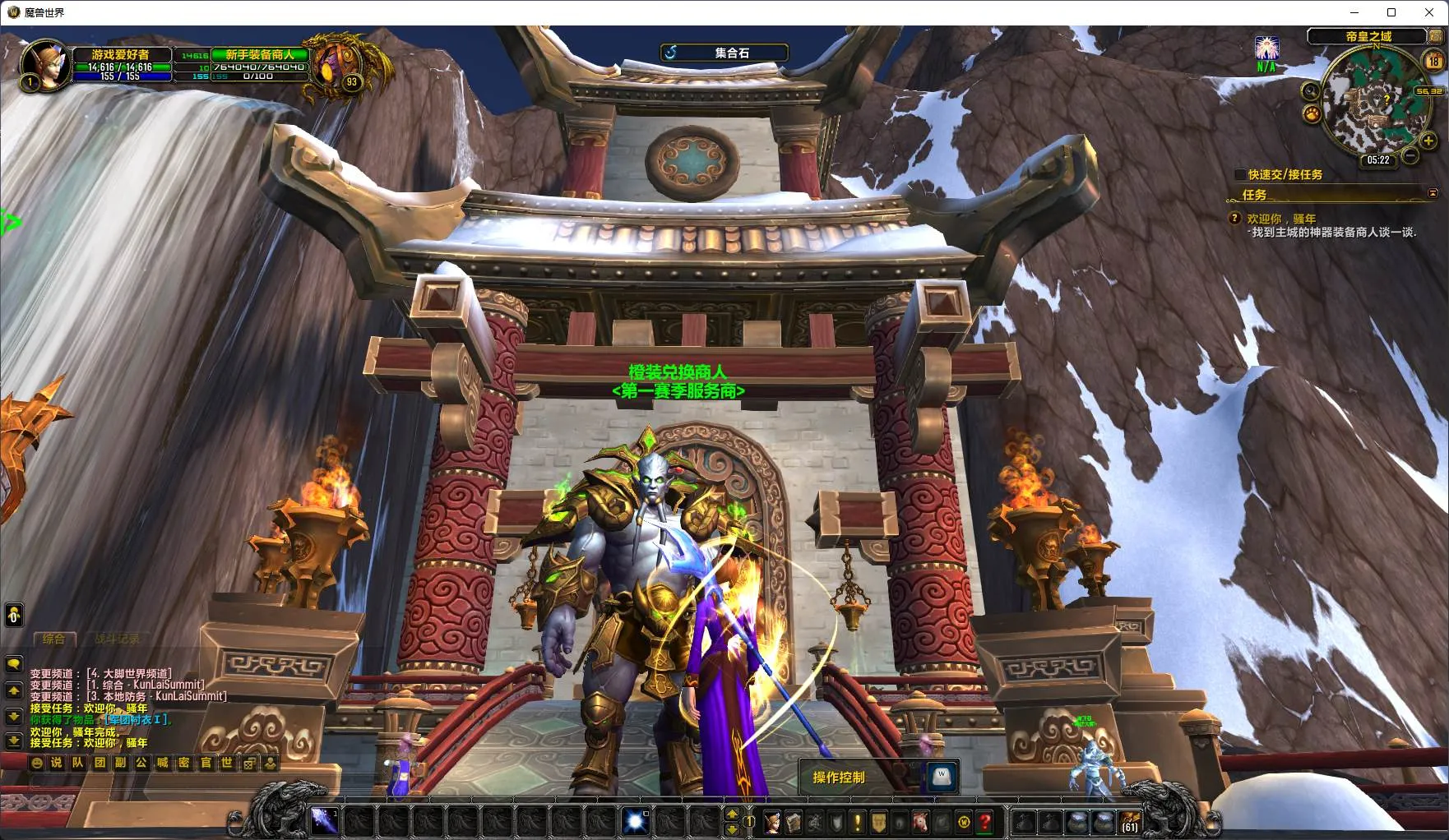Open the 集合石 panel button
This screenshot has height=840, width=1449.
coord(724,53)
